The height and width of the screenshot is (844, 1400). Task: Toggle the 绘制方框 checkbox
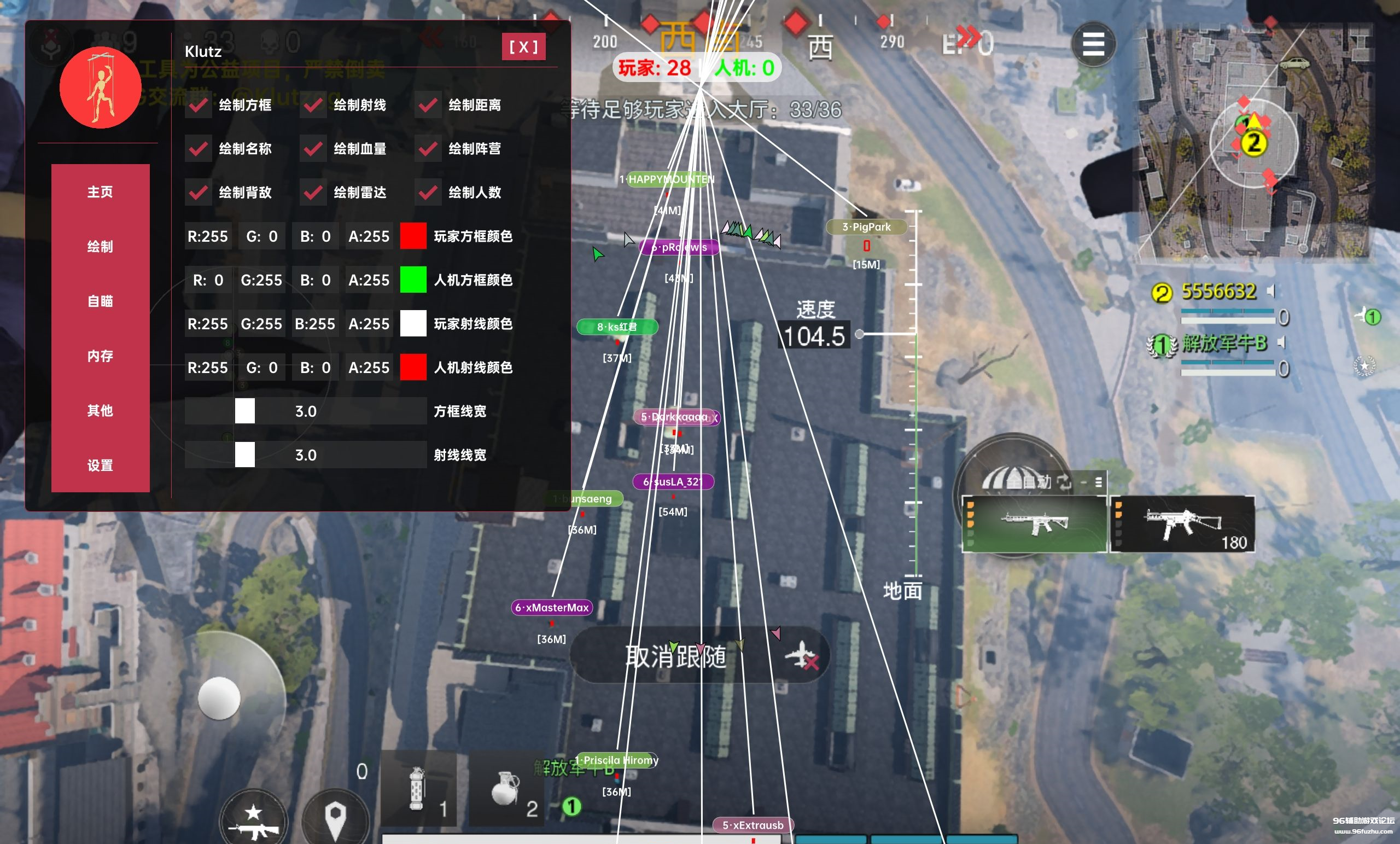199,105
